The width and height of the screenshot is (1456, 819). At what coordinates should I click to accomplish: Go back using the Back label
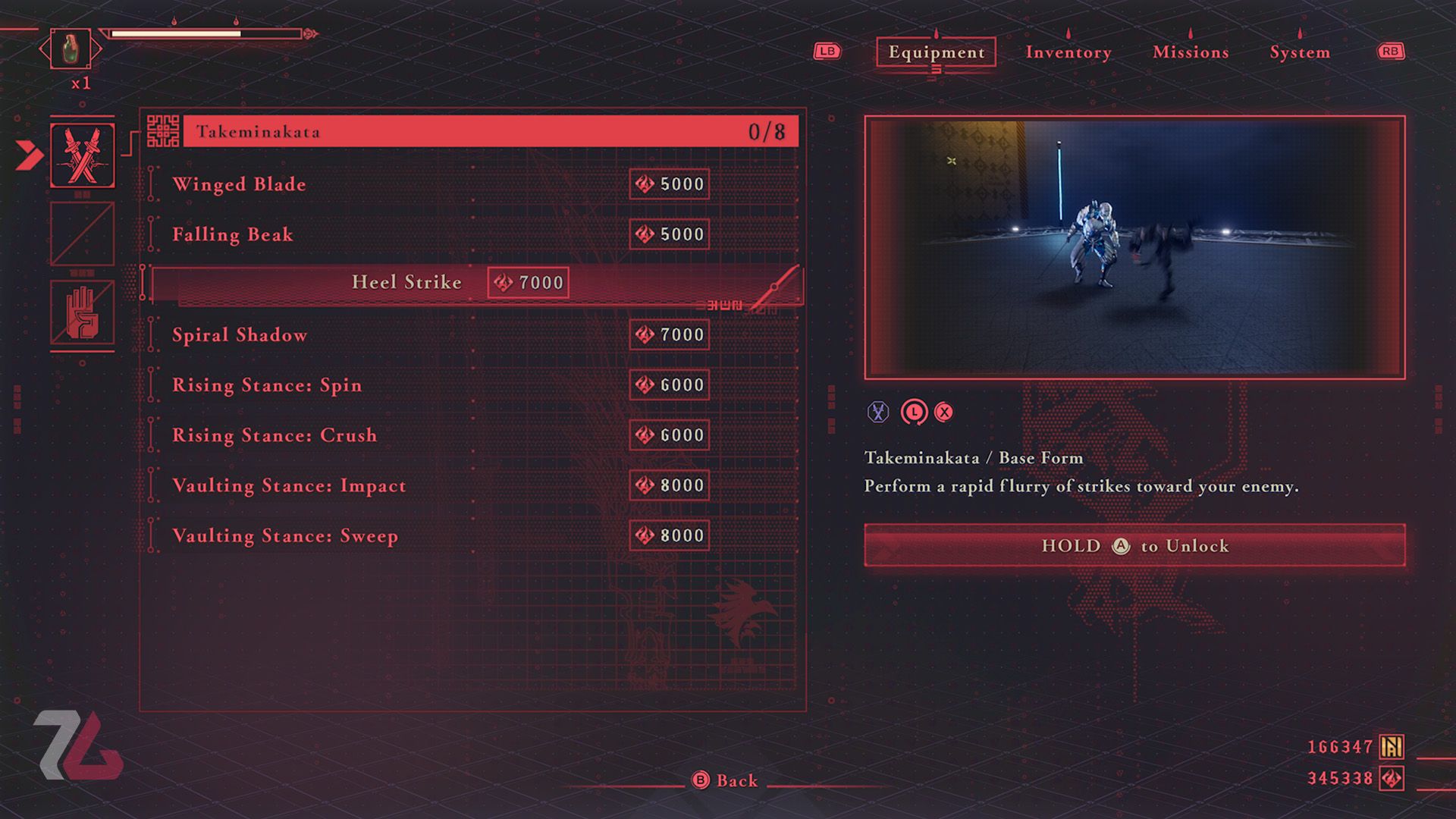click(x=736, y=780)
